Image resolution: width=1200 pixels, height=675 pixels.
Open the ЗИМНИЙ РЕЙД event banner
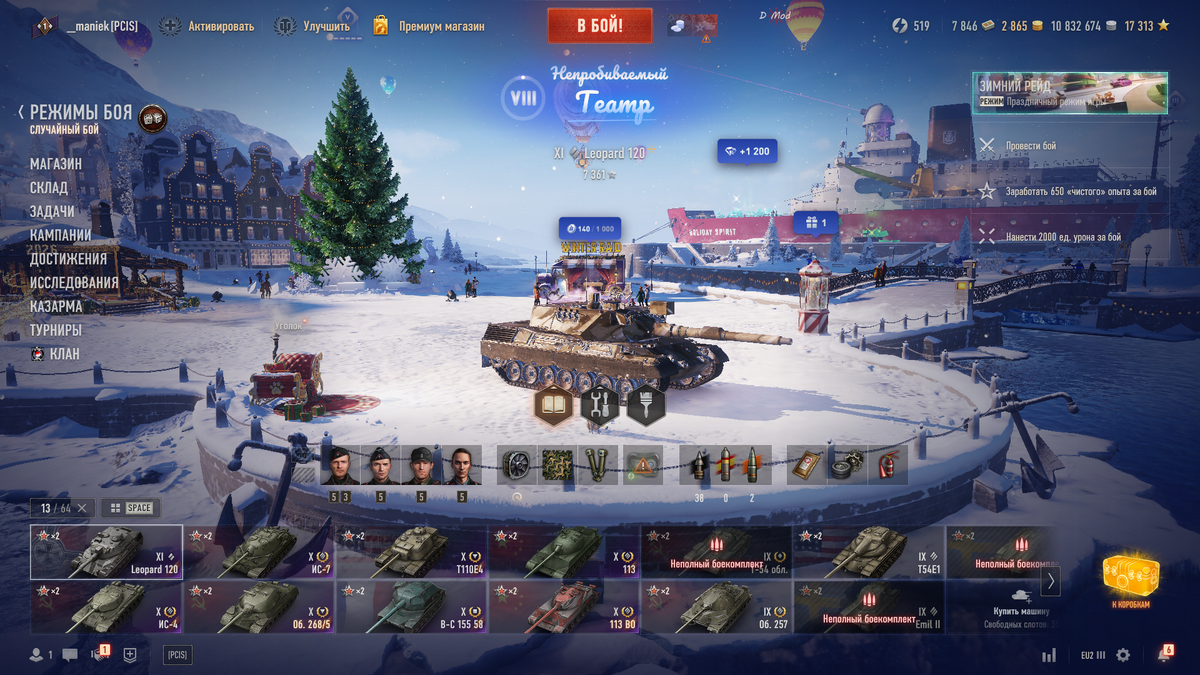1070,92
